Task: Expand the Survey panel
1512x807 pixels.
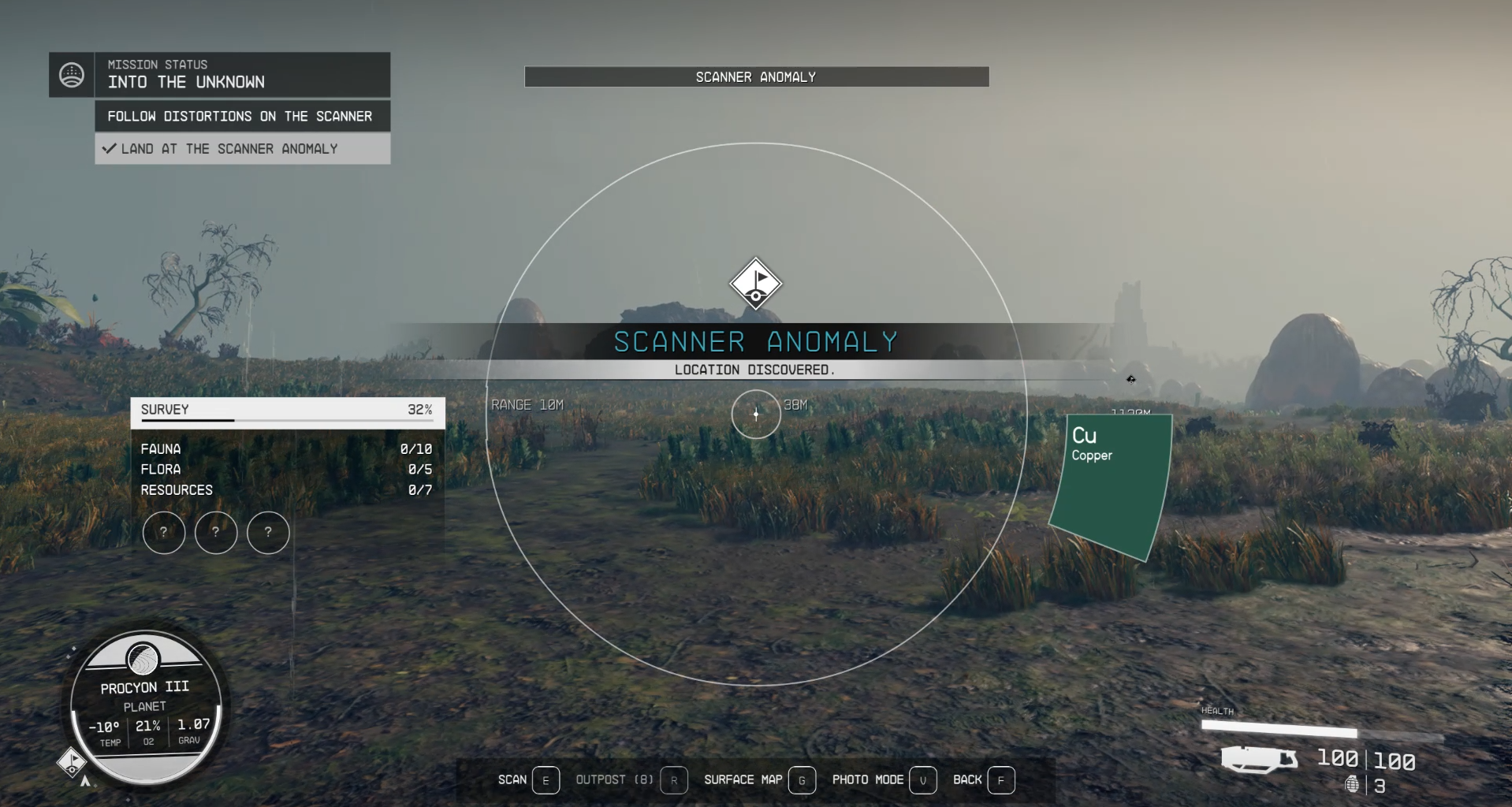Action: (x=286, y=409)
